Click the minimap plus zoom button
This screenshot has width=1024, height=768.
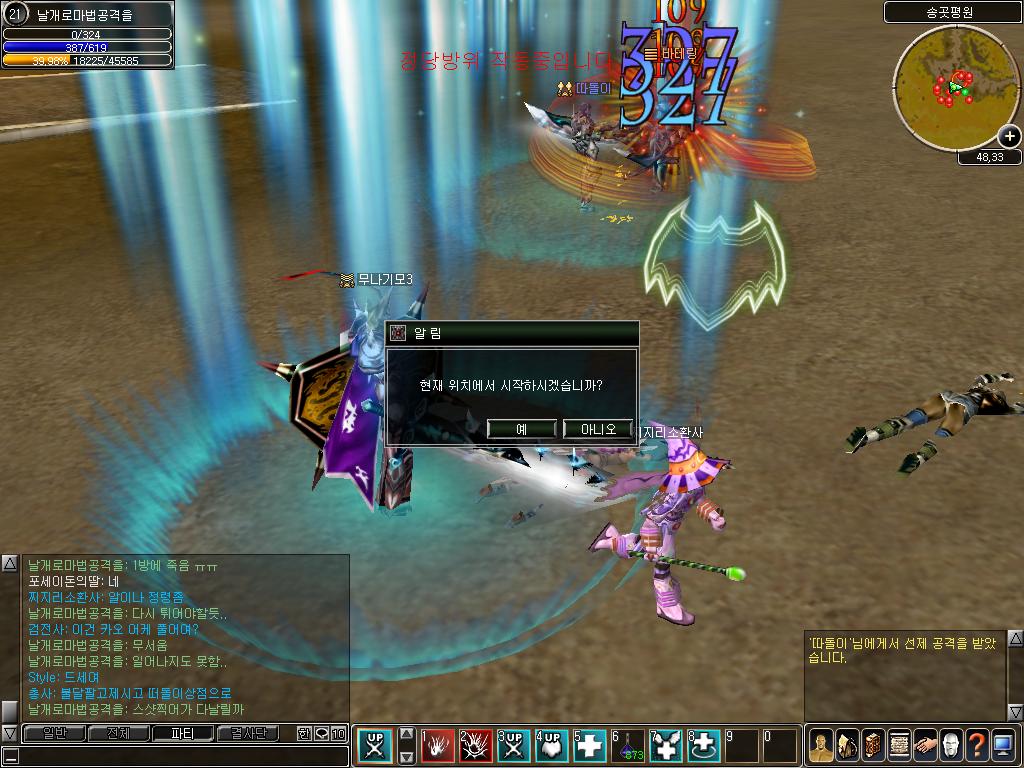pyautogui.click(x=1009, y=137)
